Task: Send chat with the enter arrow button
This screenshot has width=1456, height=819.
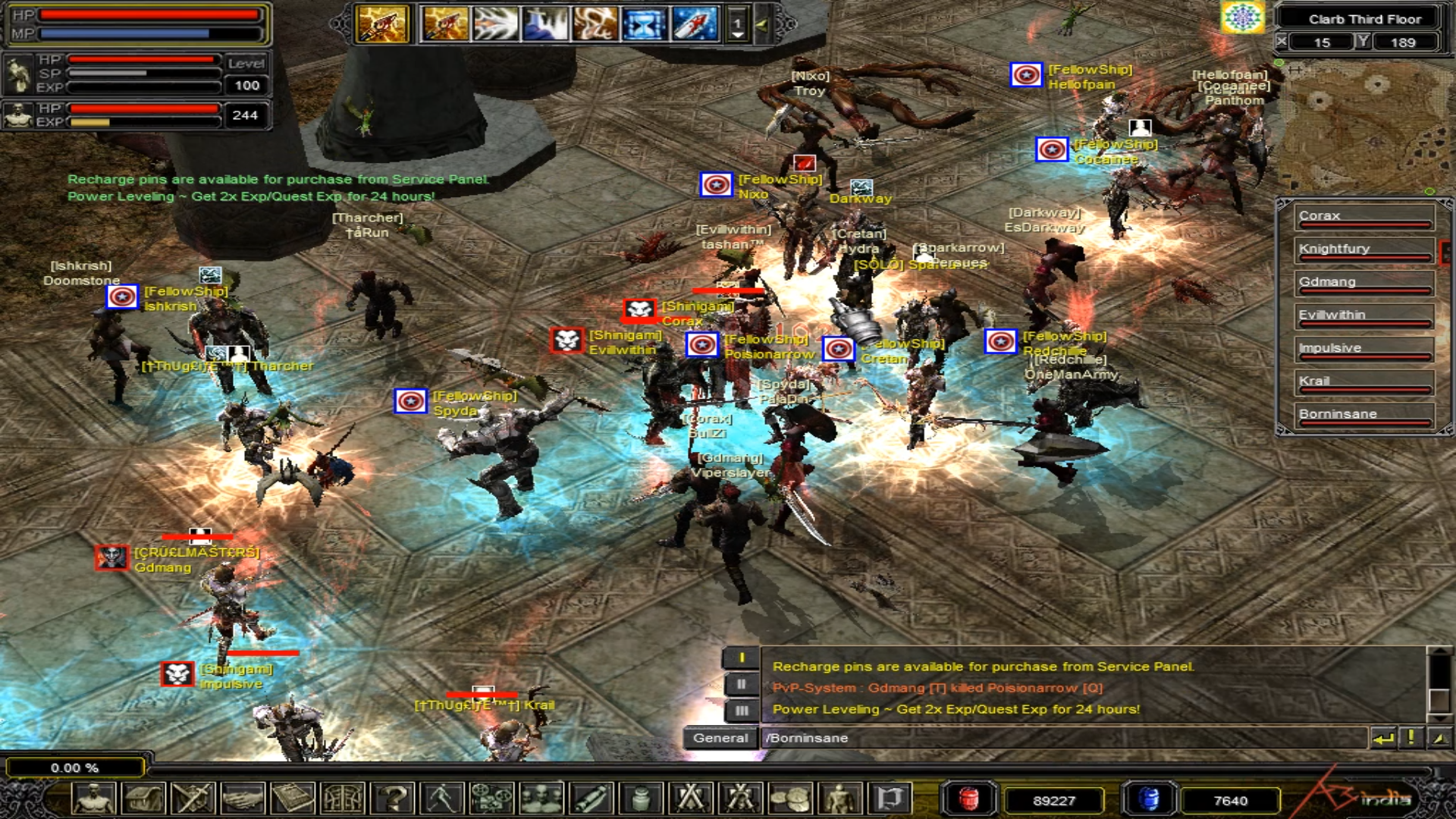Action: tap(1383, 738)
